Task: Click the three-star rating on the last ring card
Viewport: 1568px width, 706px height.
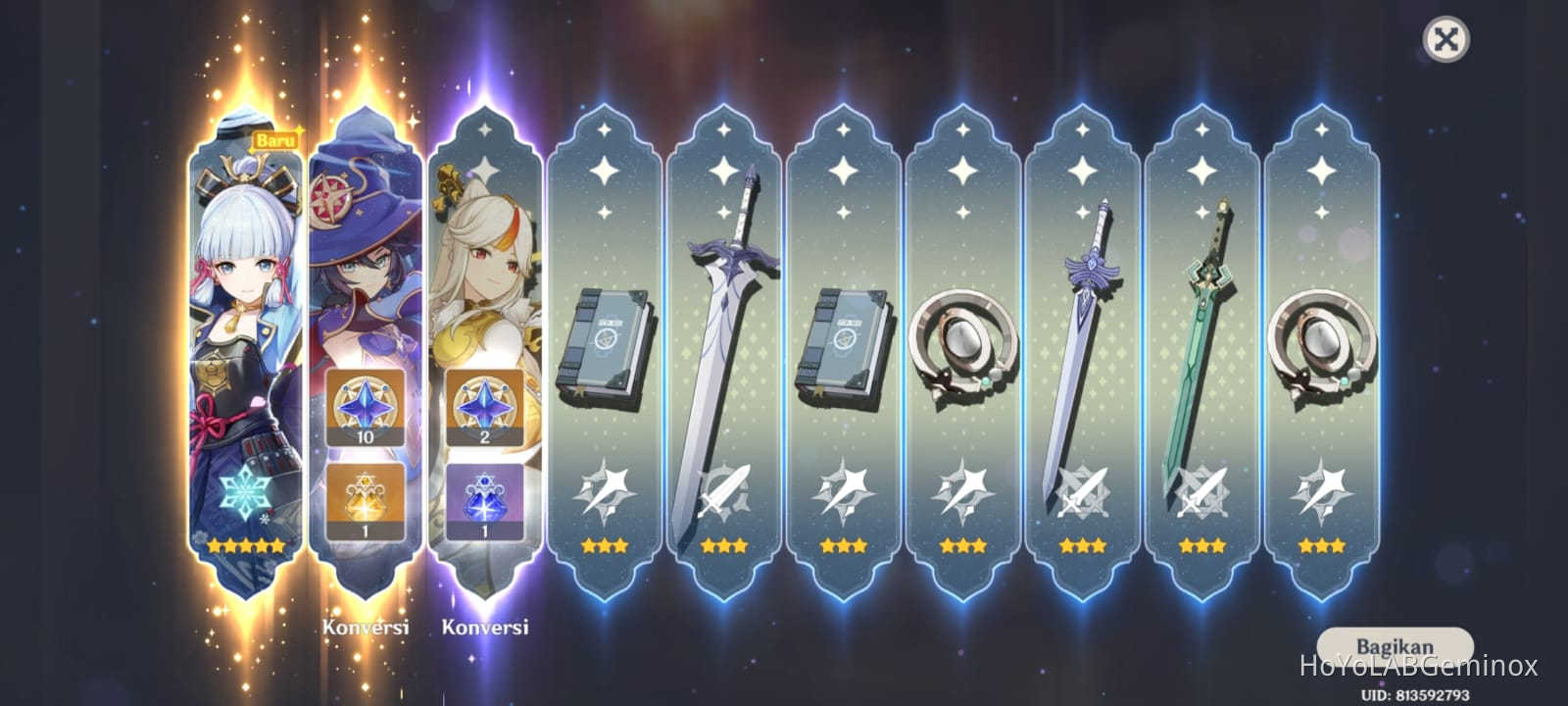Action: tap(1320, 546)
